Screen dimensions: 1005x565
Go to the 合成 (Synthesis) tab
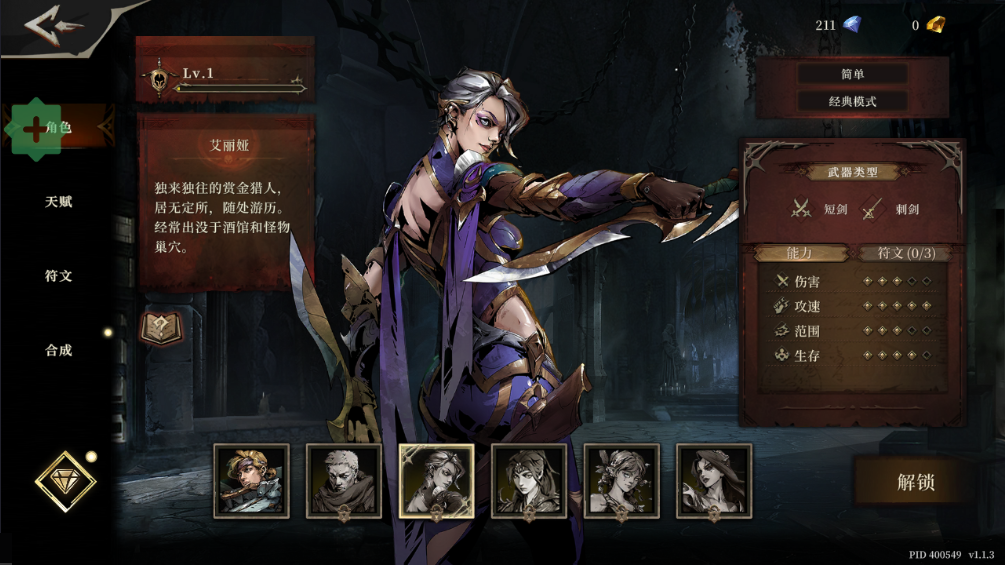point(59,351)
